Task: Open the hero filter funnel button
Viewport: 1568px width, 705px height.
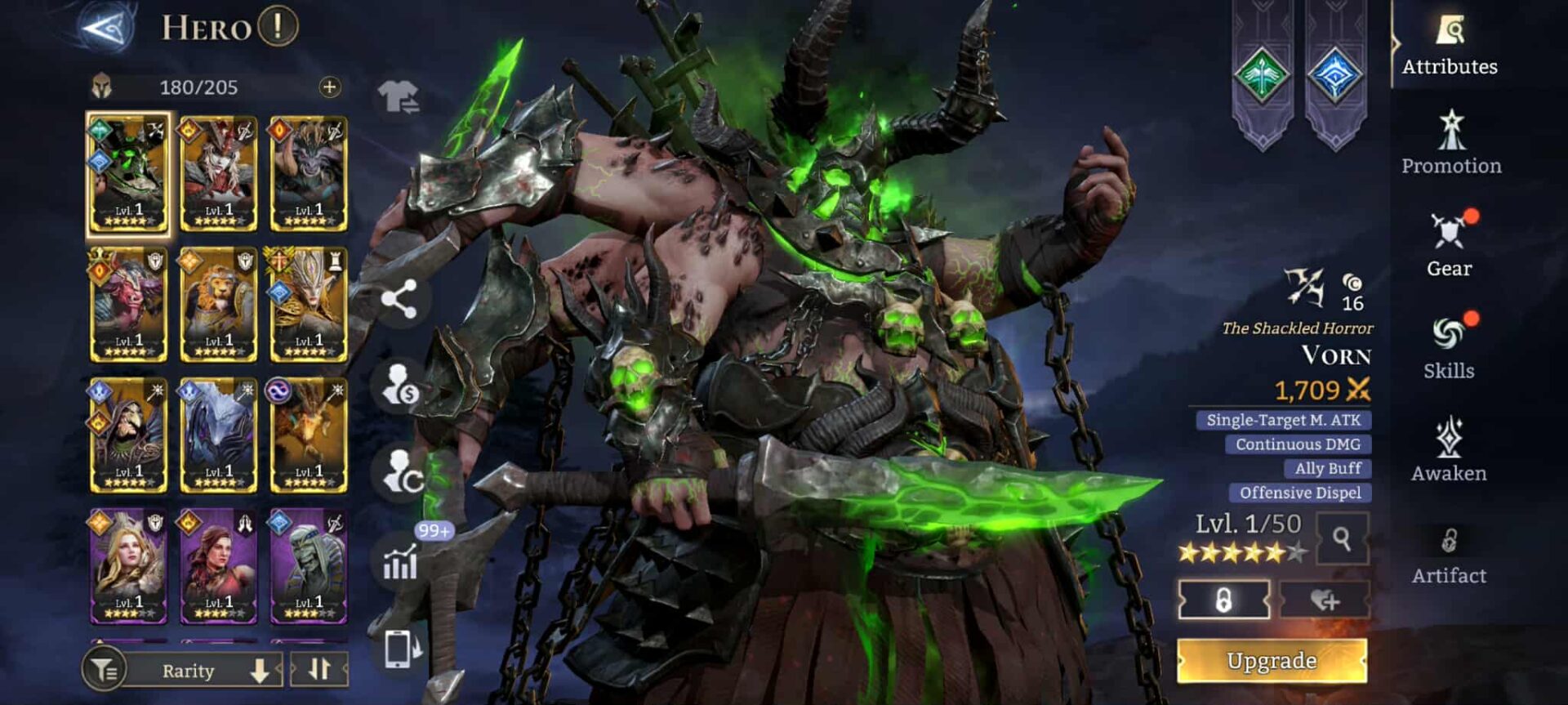Action: [104, 671]
